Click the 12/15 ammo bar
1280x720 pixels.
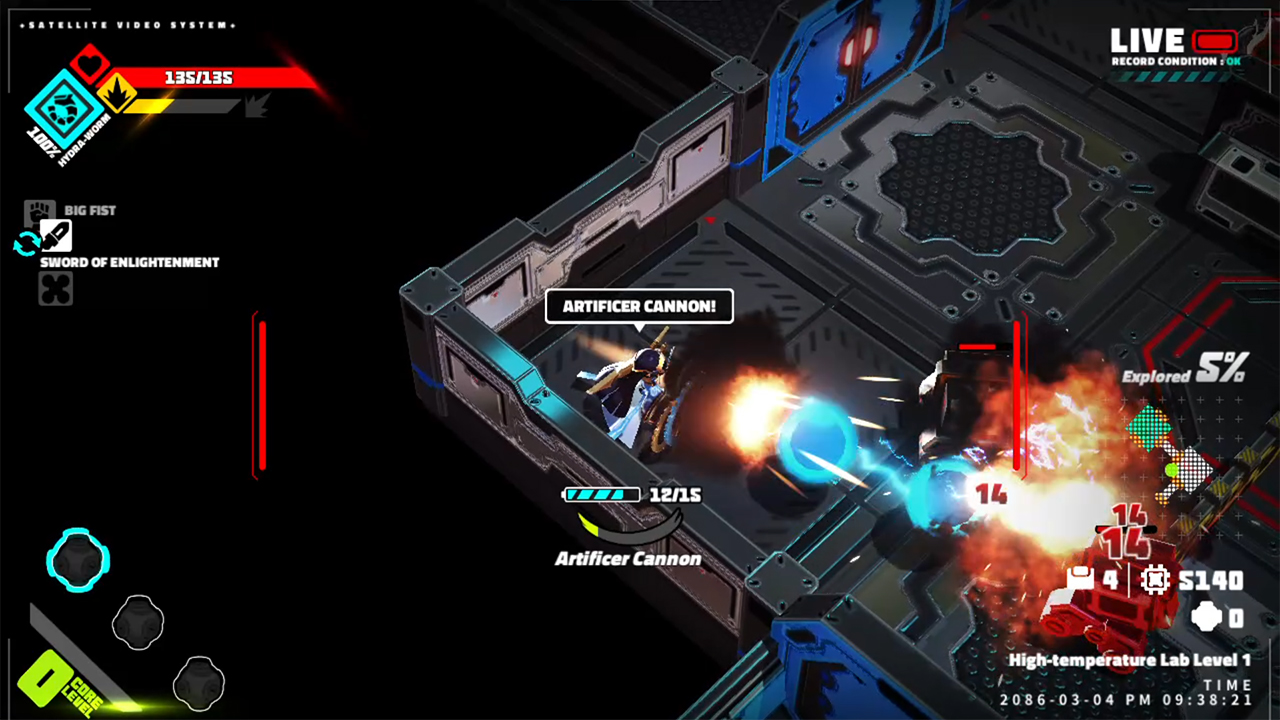[602, 494]
